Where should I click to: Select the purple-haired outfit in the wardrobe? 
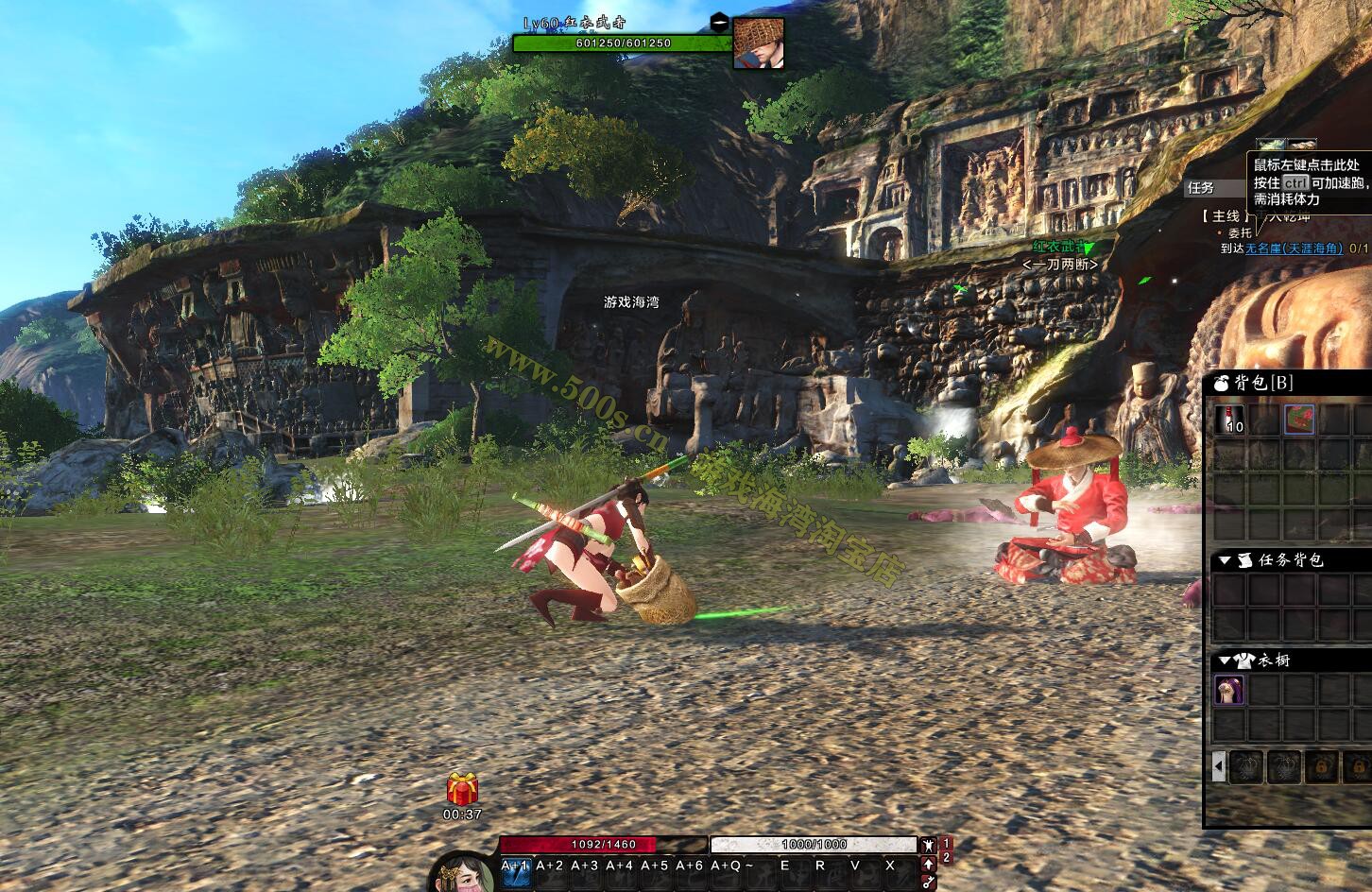click(1229, 691)
